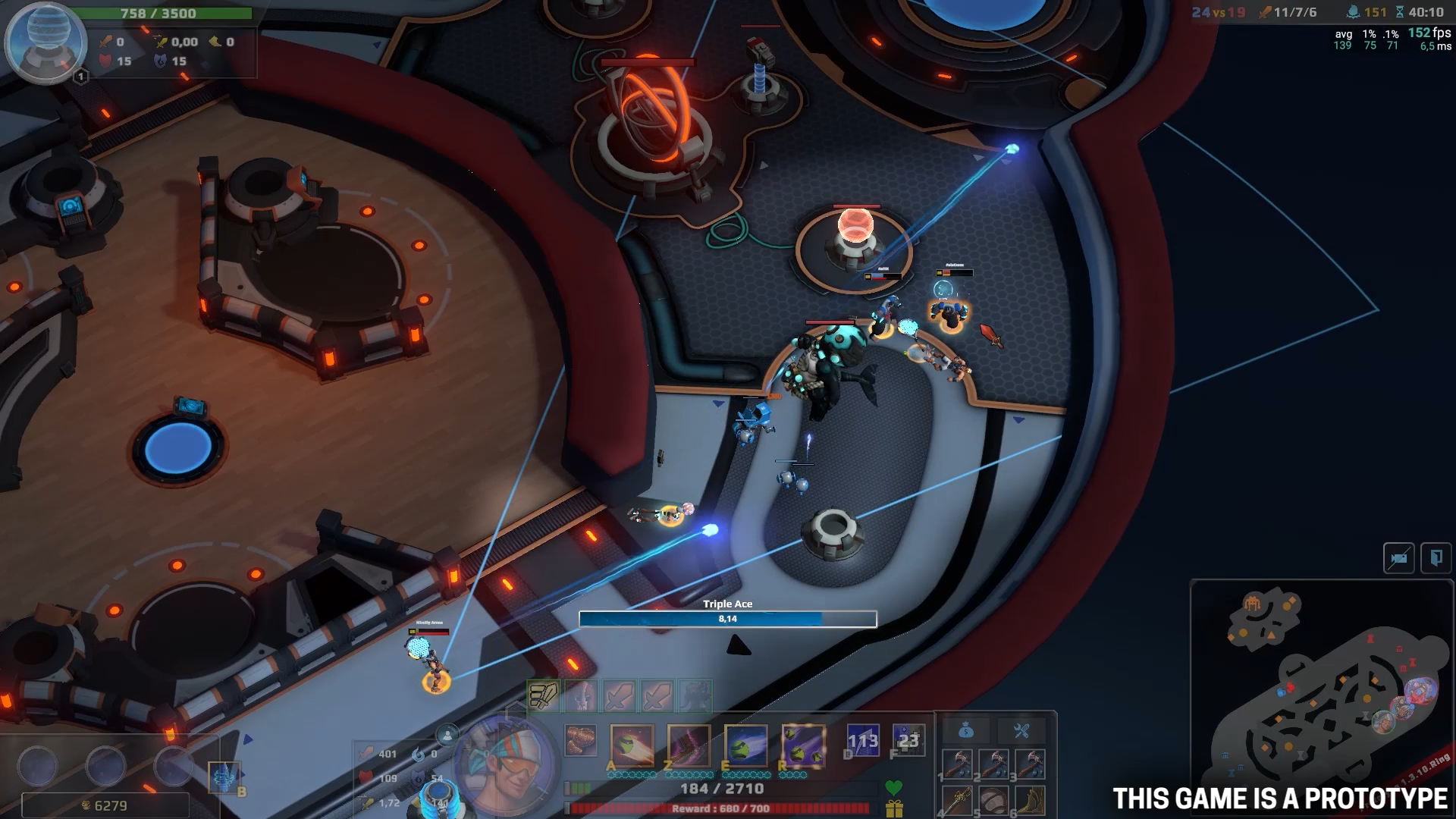Click the triple sword buff icon
This screenshot has width=1456, height=819.
tap(543, 695)
